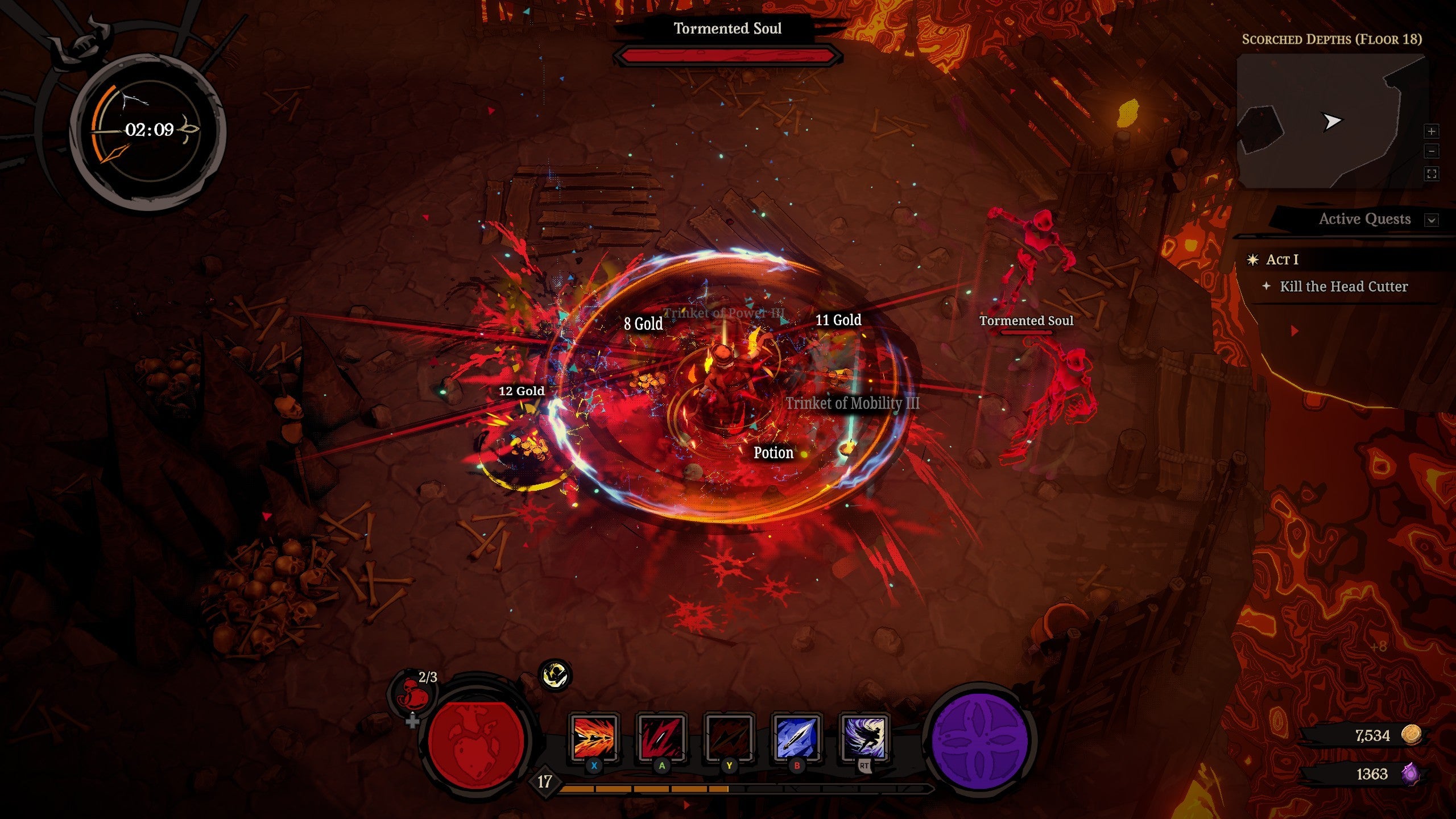Activate the purple dash ability

point(864,738)
